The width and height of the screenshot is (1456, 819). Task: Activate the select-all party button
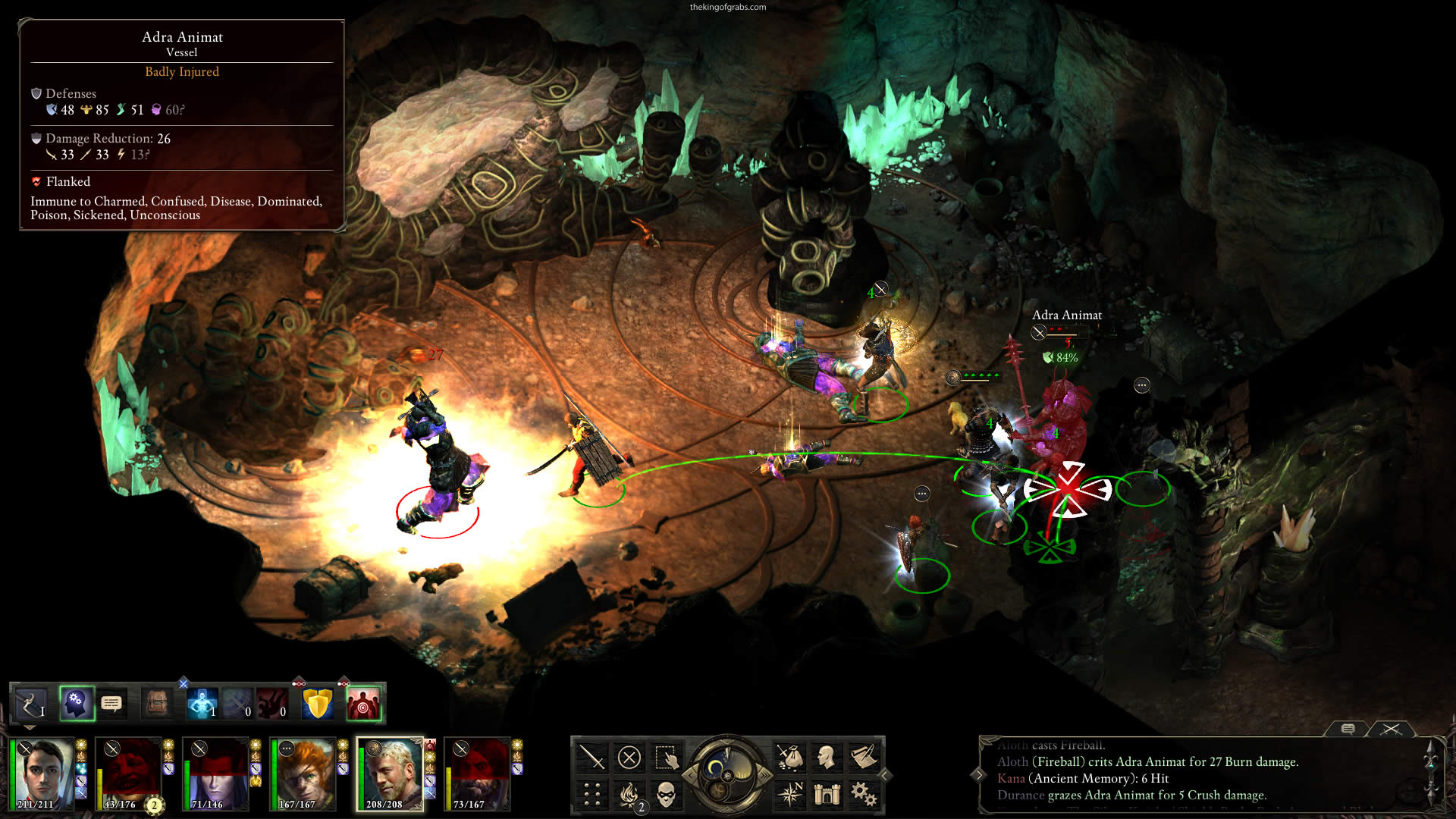pyautogui.click(x=666, y=758)
